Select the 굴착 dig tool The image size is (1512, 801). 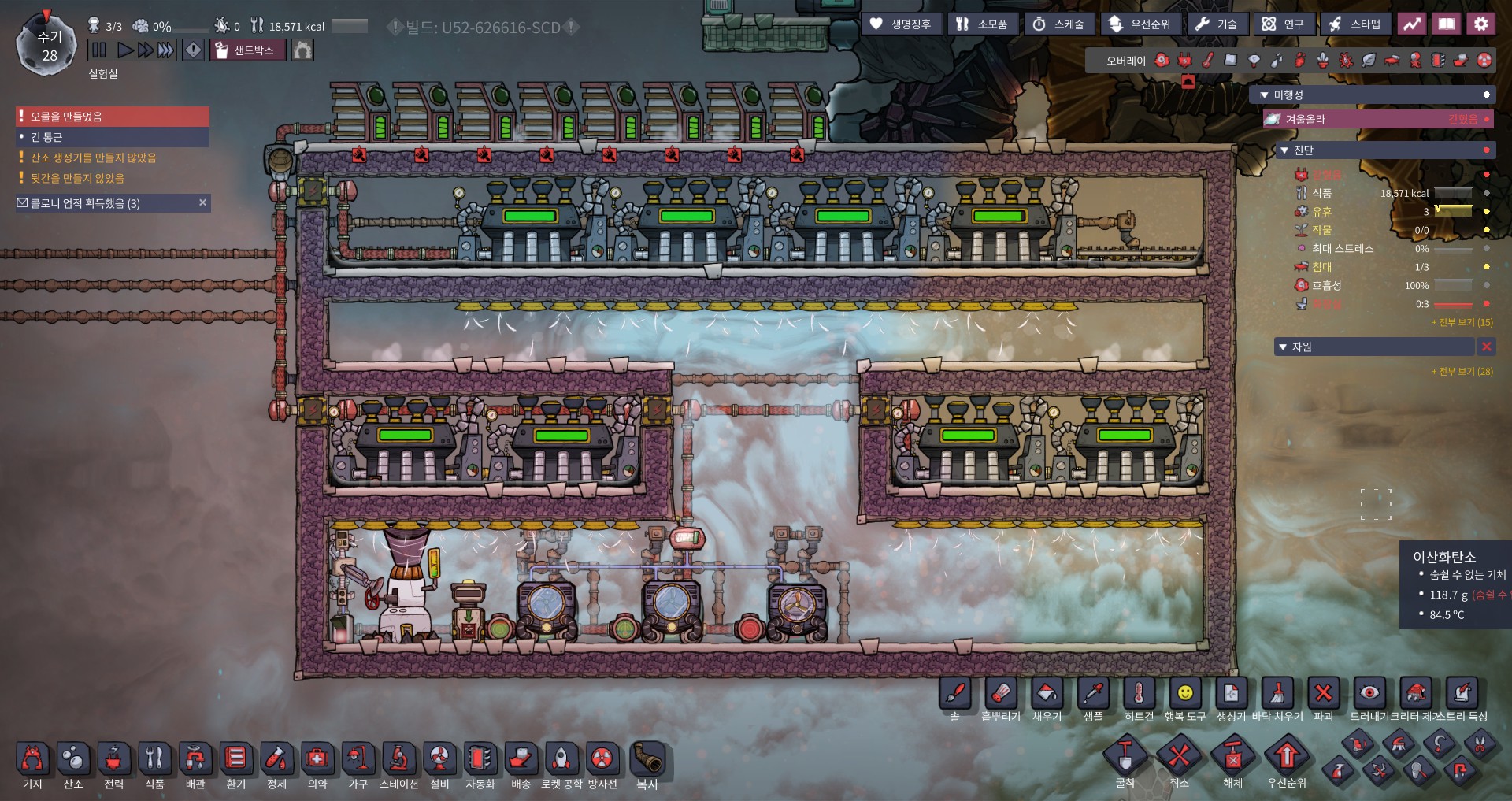point(1125,758)
